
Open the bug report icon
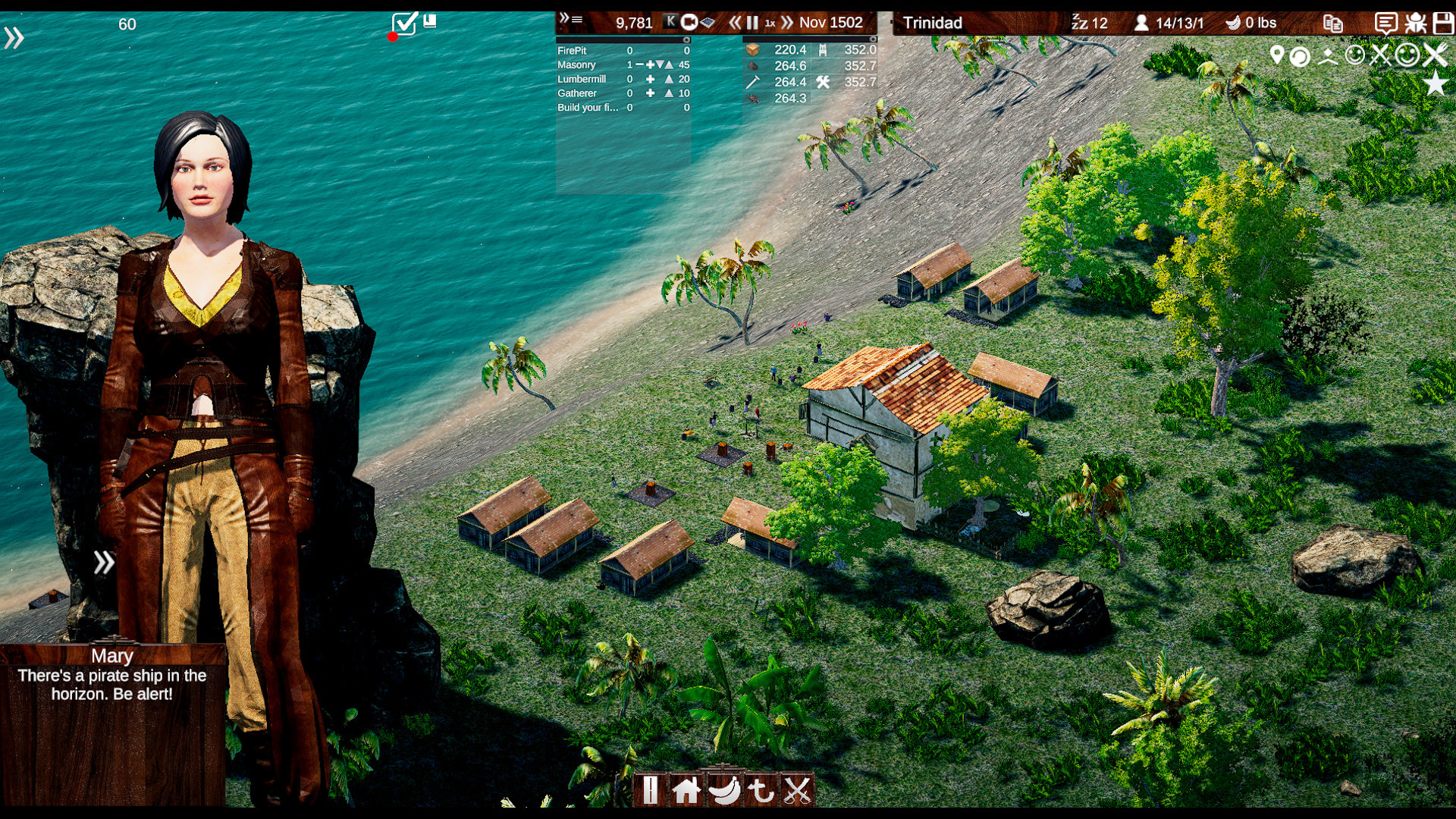[1415, 23]
